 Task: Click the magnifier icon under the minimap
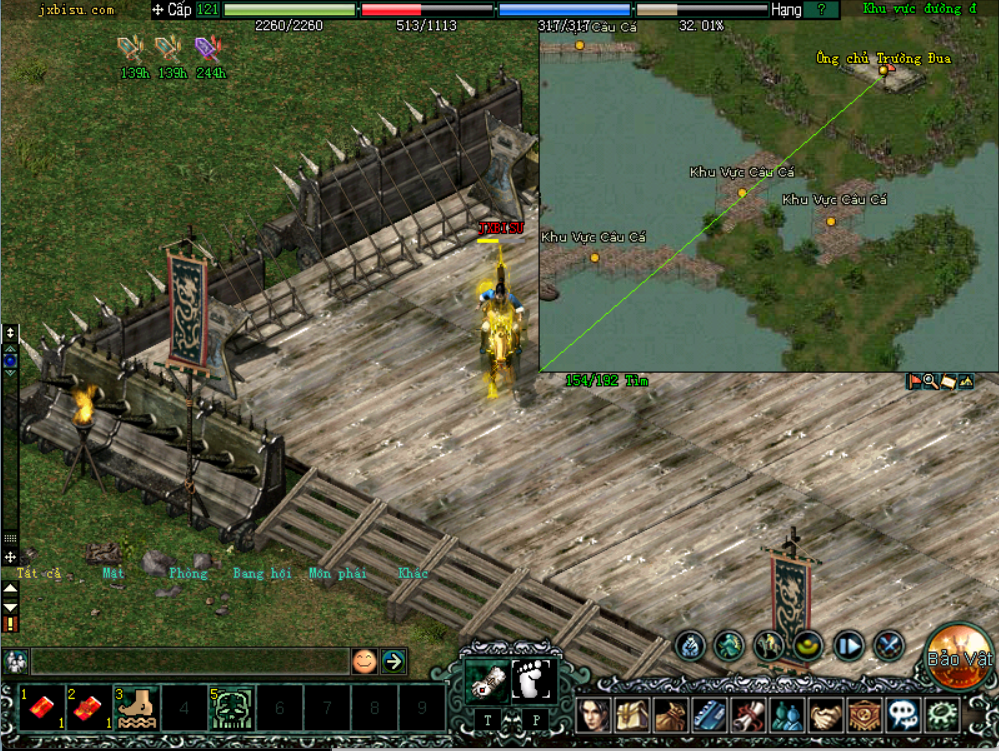point(930,381)
